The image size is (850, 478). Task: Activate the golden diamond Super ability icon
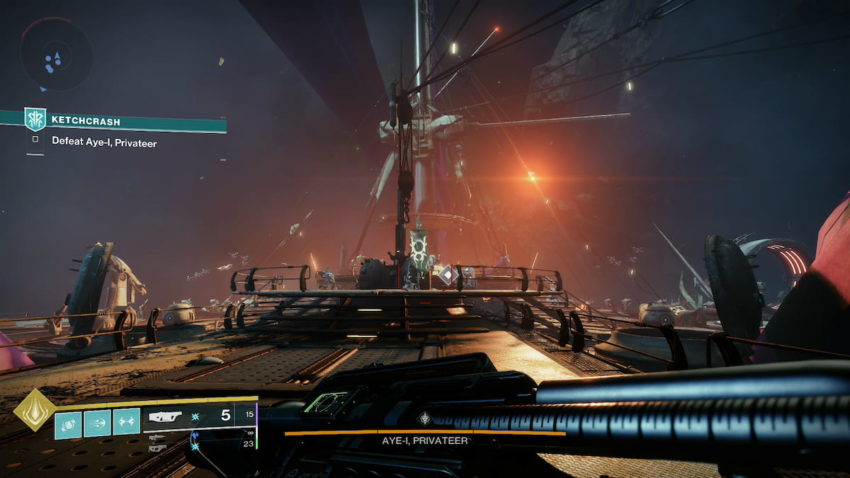[33, 410]
